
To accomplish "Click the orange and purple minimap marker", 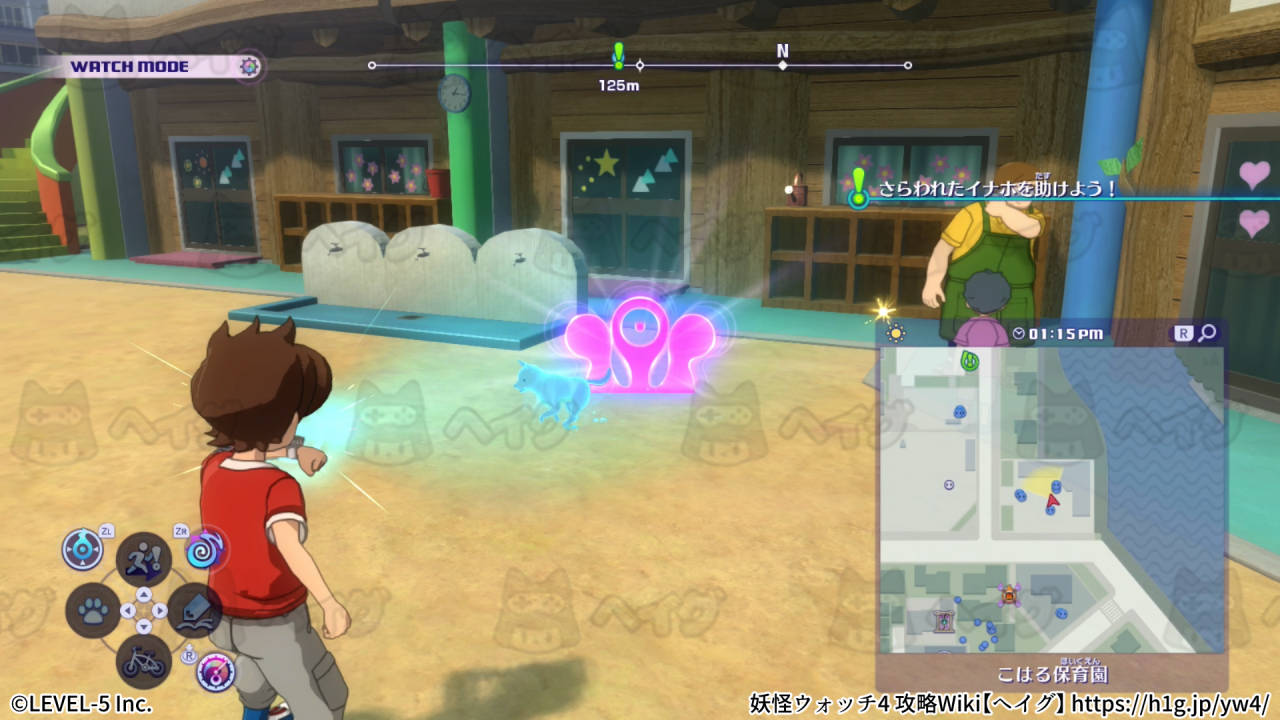I will point(1010,596).
